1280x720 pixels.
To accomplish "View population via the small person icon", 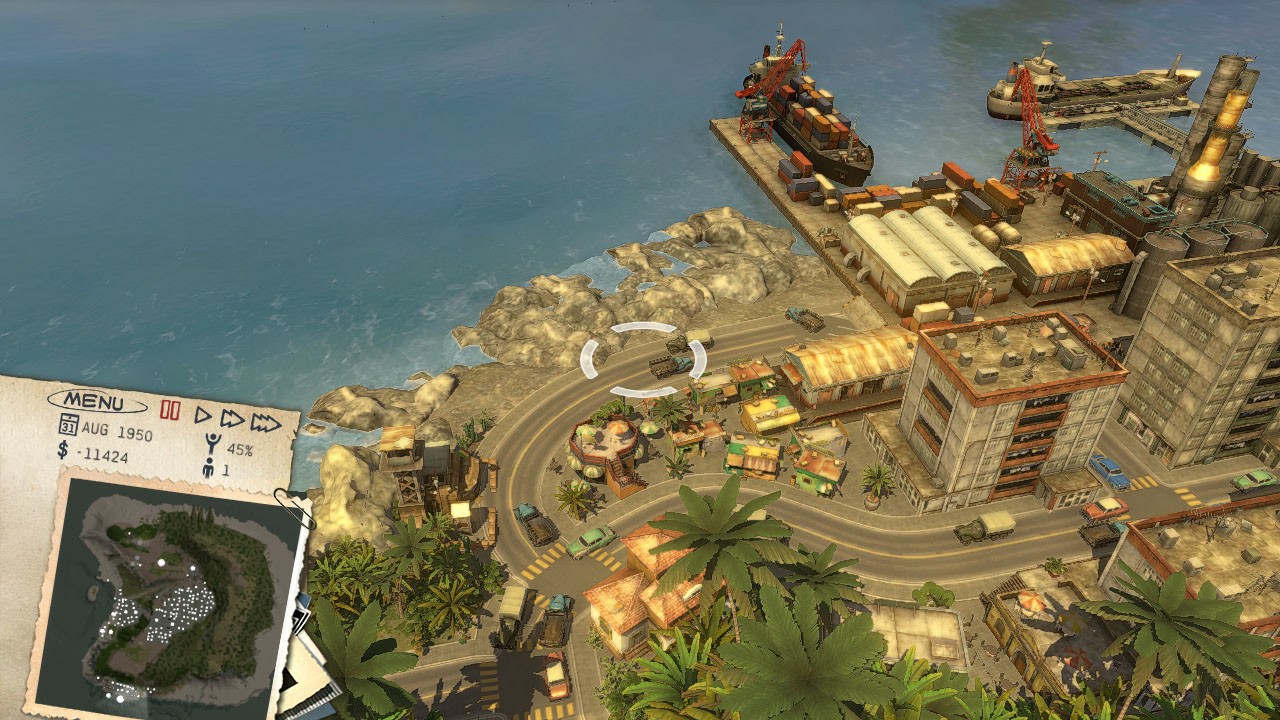I will (x=208, y=467).
